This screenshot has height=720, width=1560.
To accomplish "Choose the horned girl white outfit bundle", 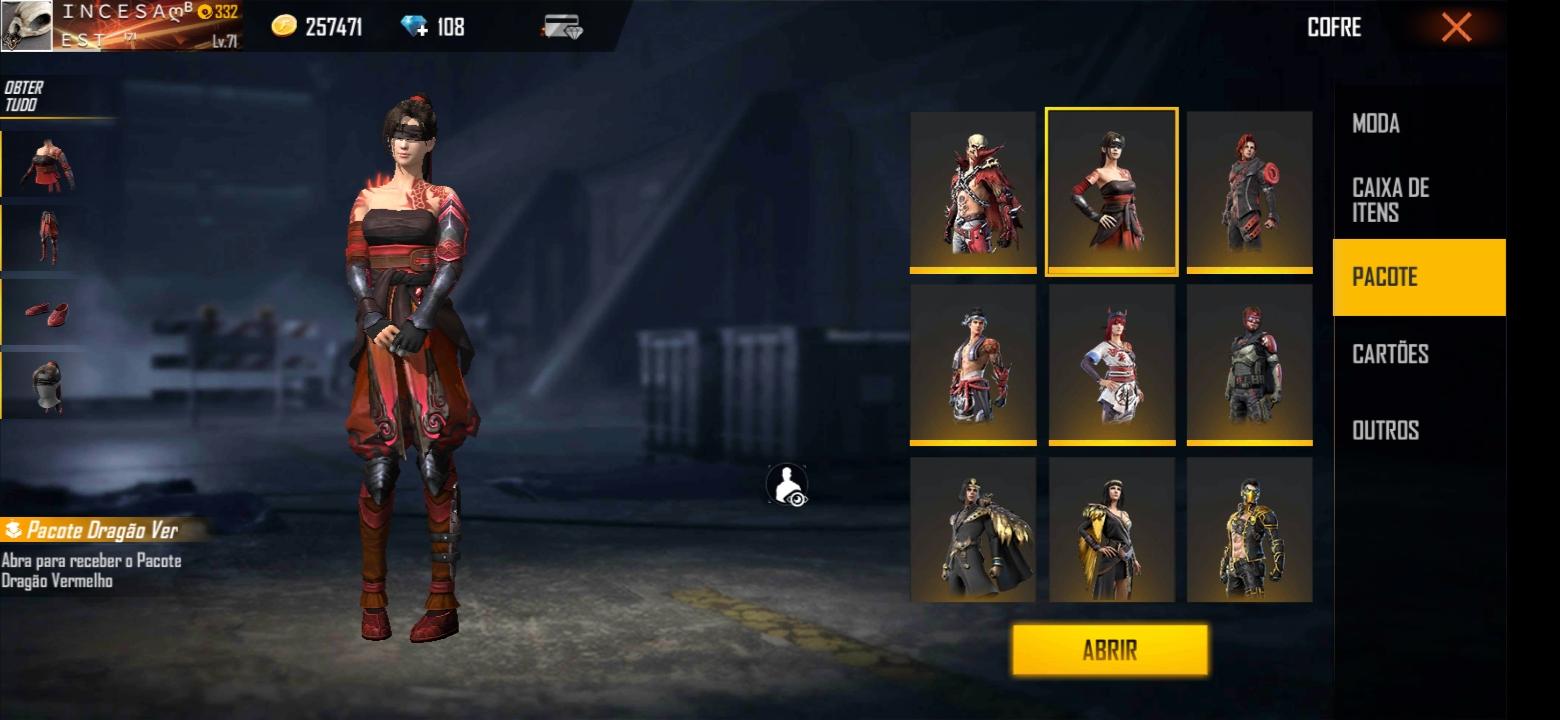I will click(x=1111, y=363).
